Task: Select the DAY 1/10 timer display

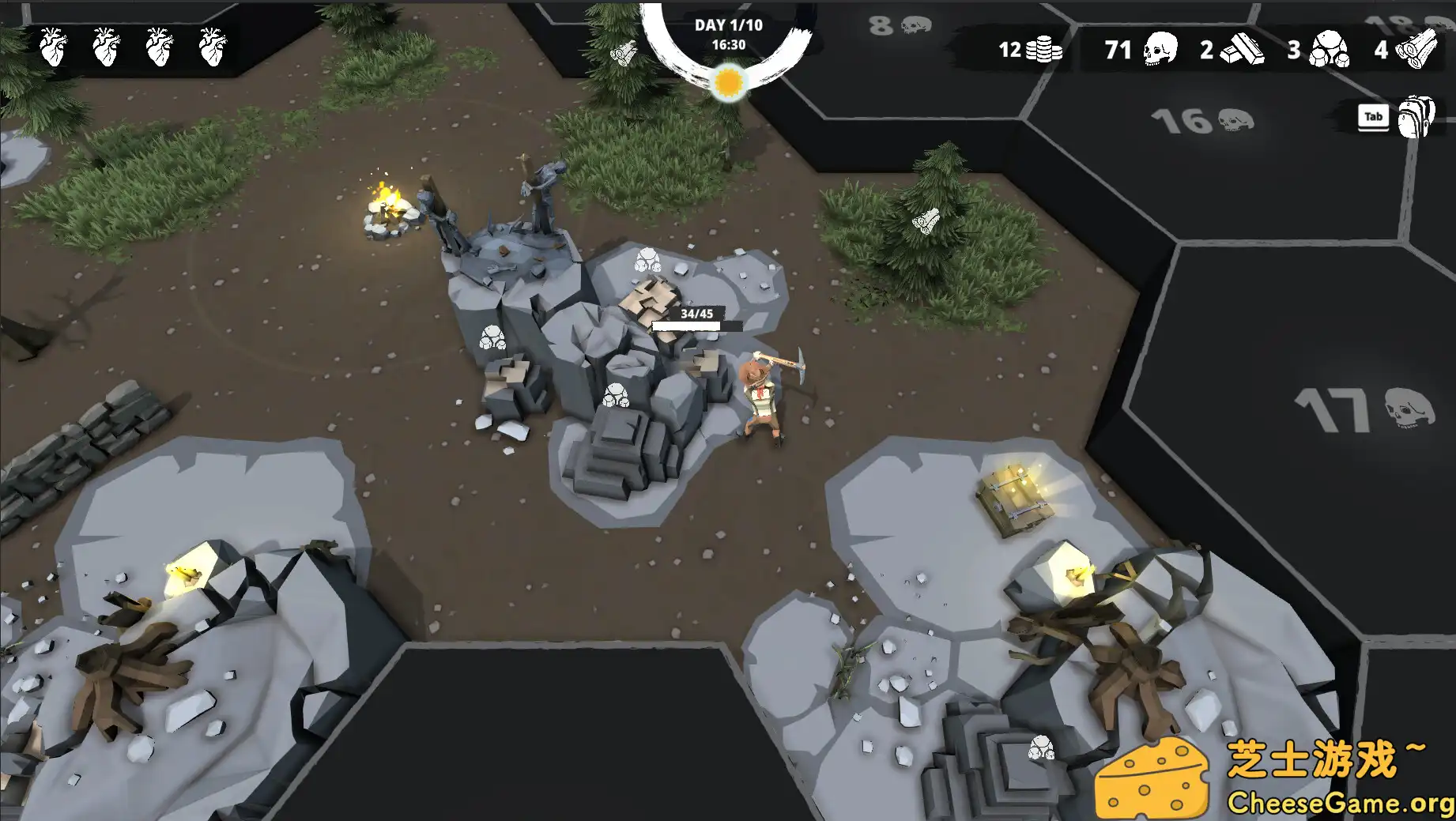Action: [728, 24]
